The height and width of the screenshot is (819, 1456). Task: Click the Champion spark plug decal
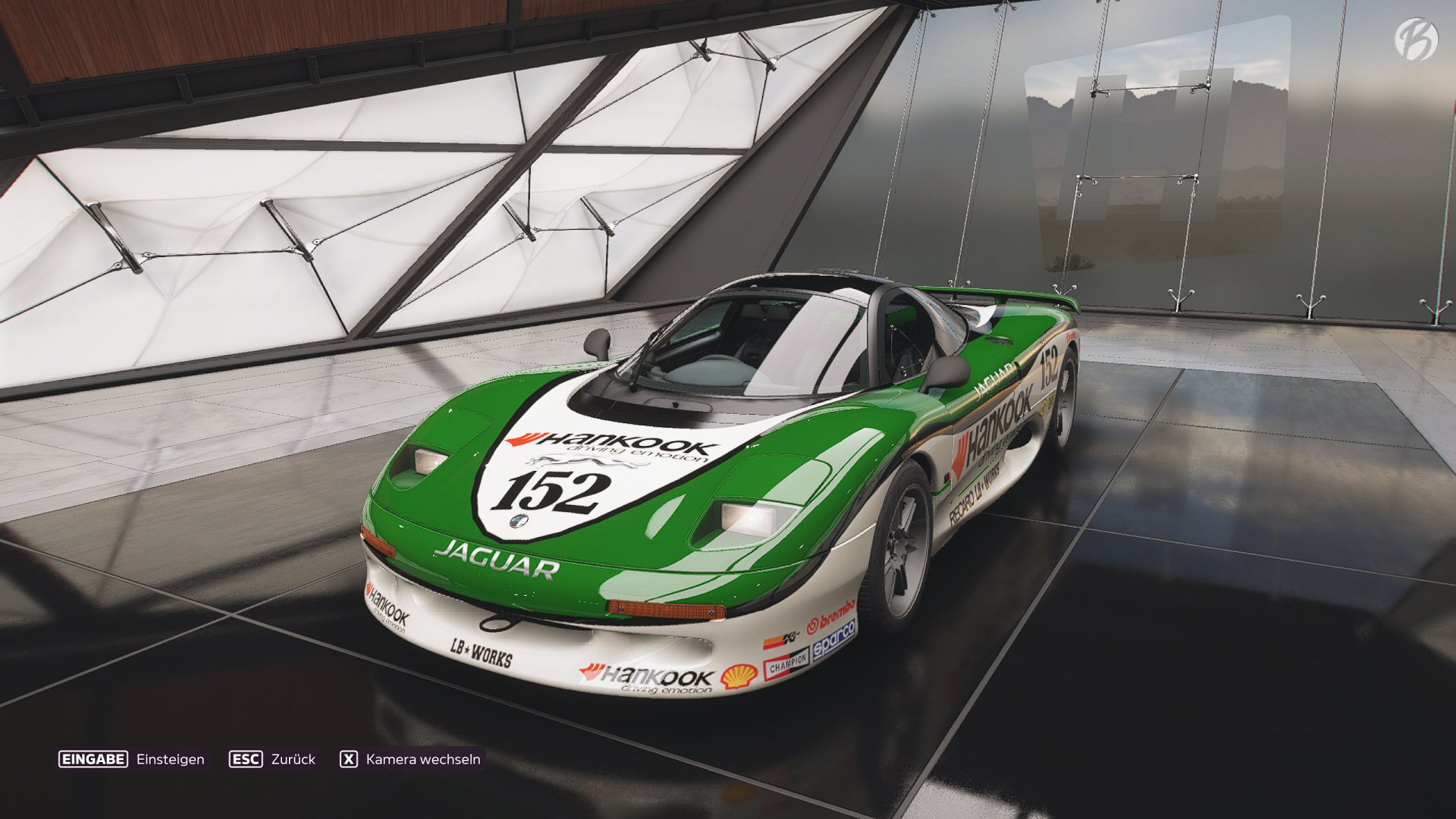786,664
